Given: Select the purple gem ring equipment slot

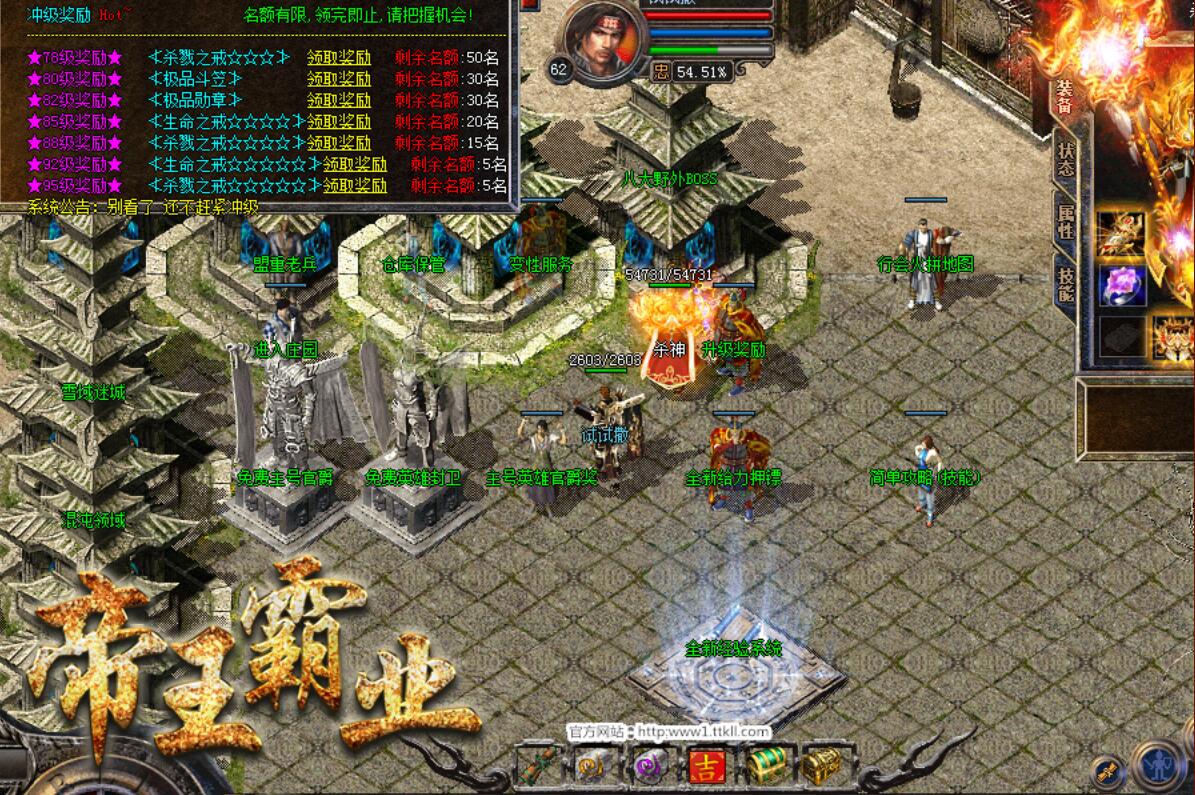Looking at the screenshot, I should pyautogui.click(x=1123, y=284).
